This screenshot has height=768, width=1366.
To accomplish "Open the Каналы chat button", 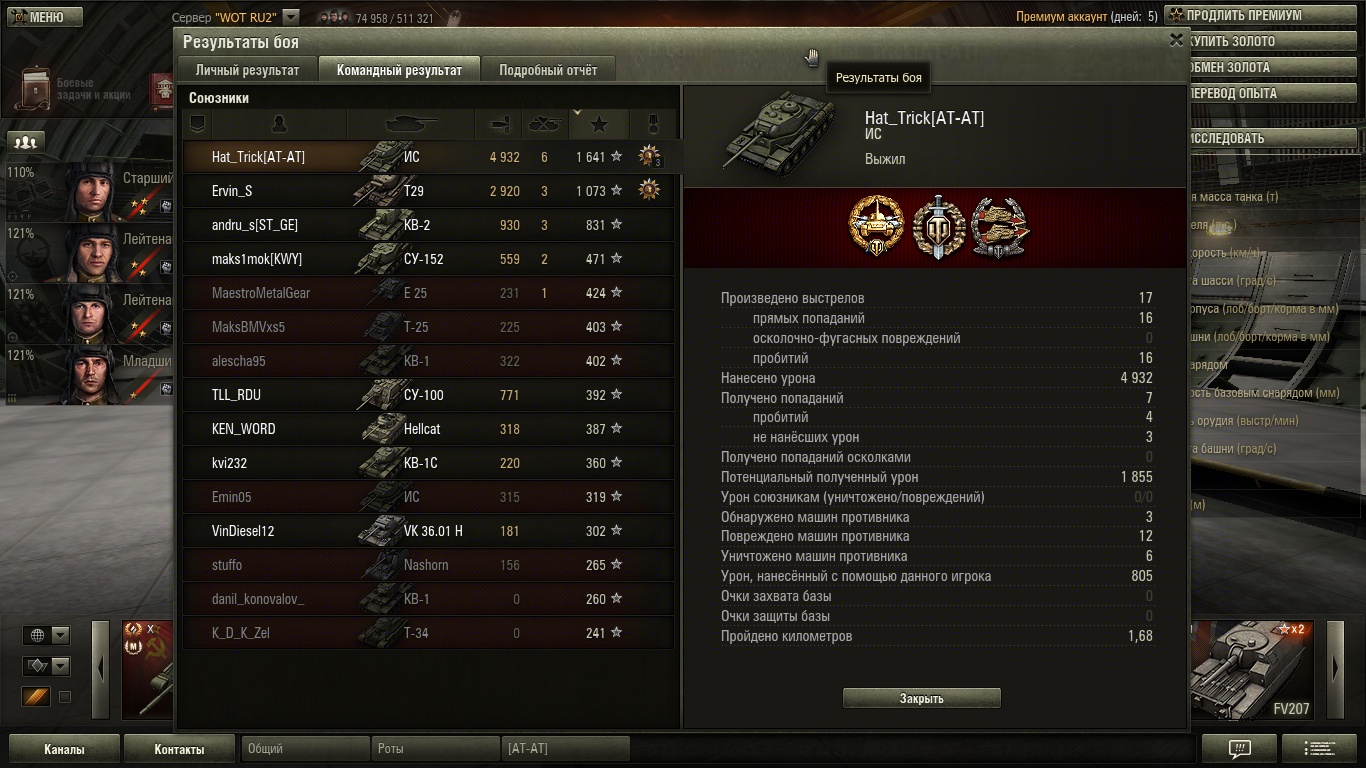I will 64,749.
